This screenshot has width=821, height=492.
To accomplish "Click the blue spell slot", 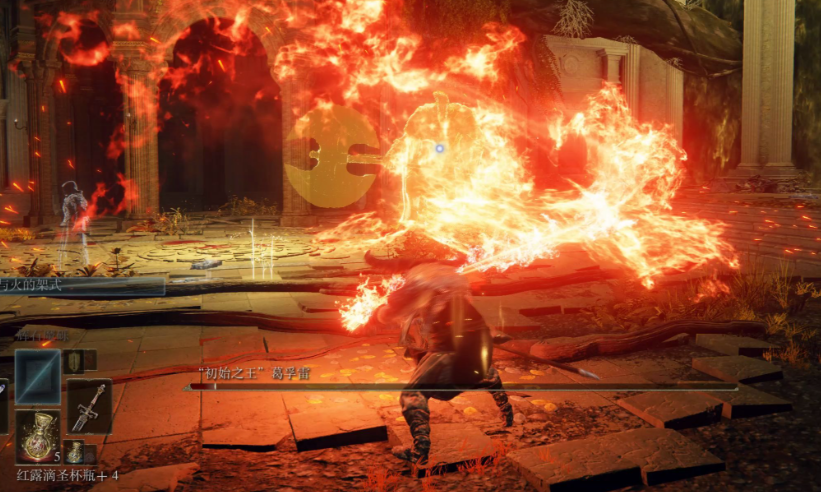I will click(x=38, y=377).
